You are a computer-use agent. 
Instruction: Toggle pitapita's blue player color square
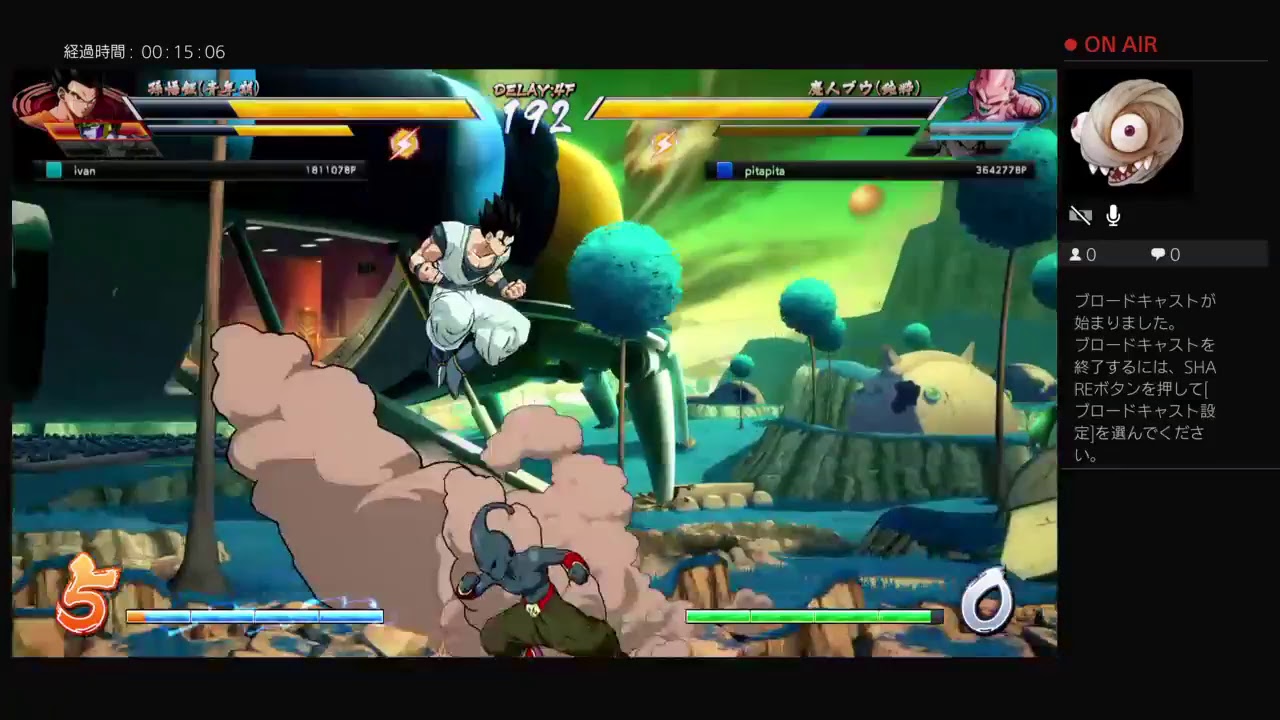point(724,170)
